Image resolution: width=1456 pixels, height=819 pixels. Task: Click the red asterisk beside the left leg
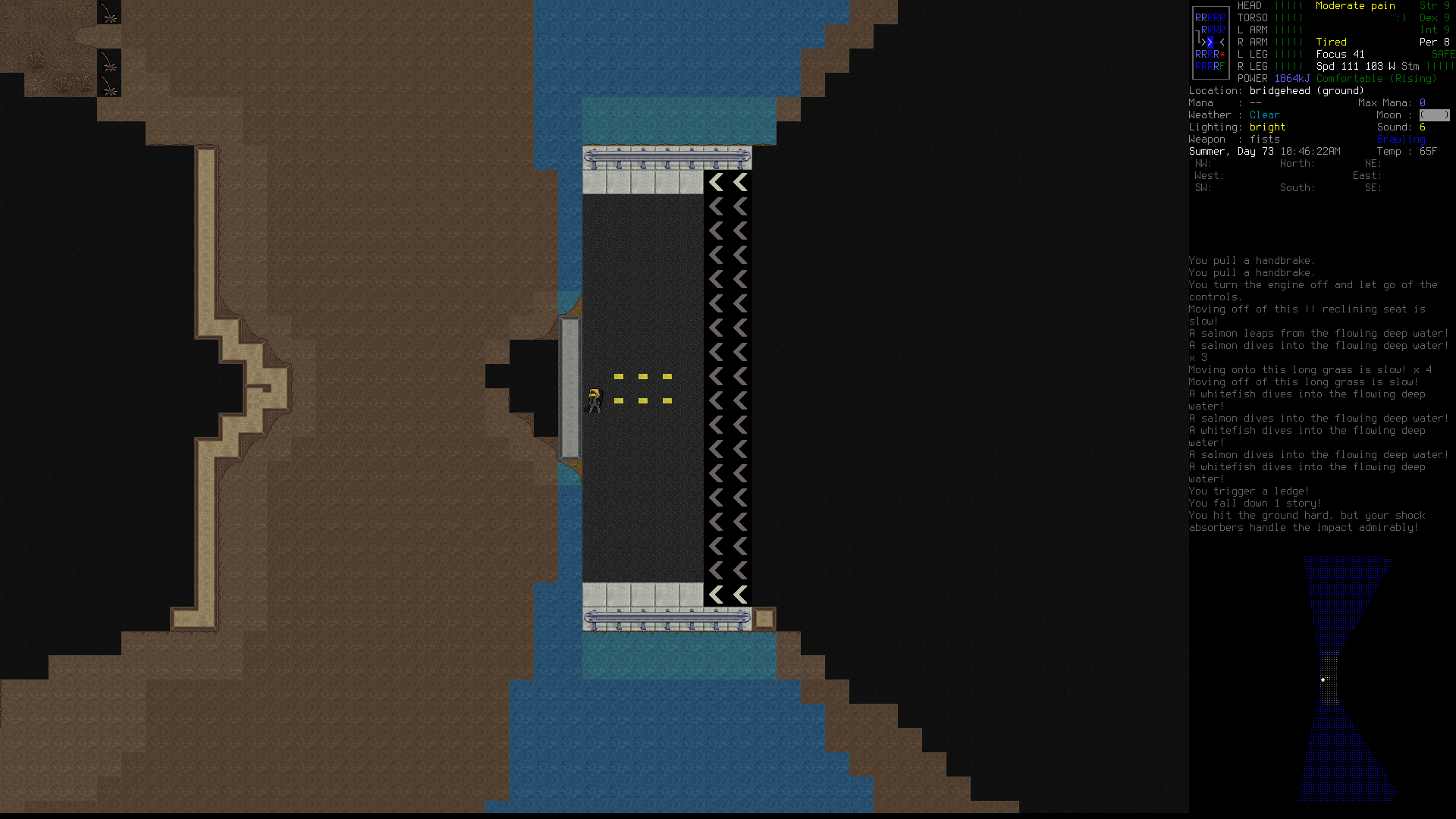pos(1222,54)
